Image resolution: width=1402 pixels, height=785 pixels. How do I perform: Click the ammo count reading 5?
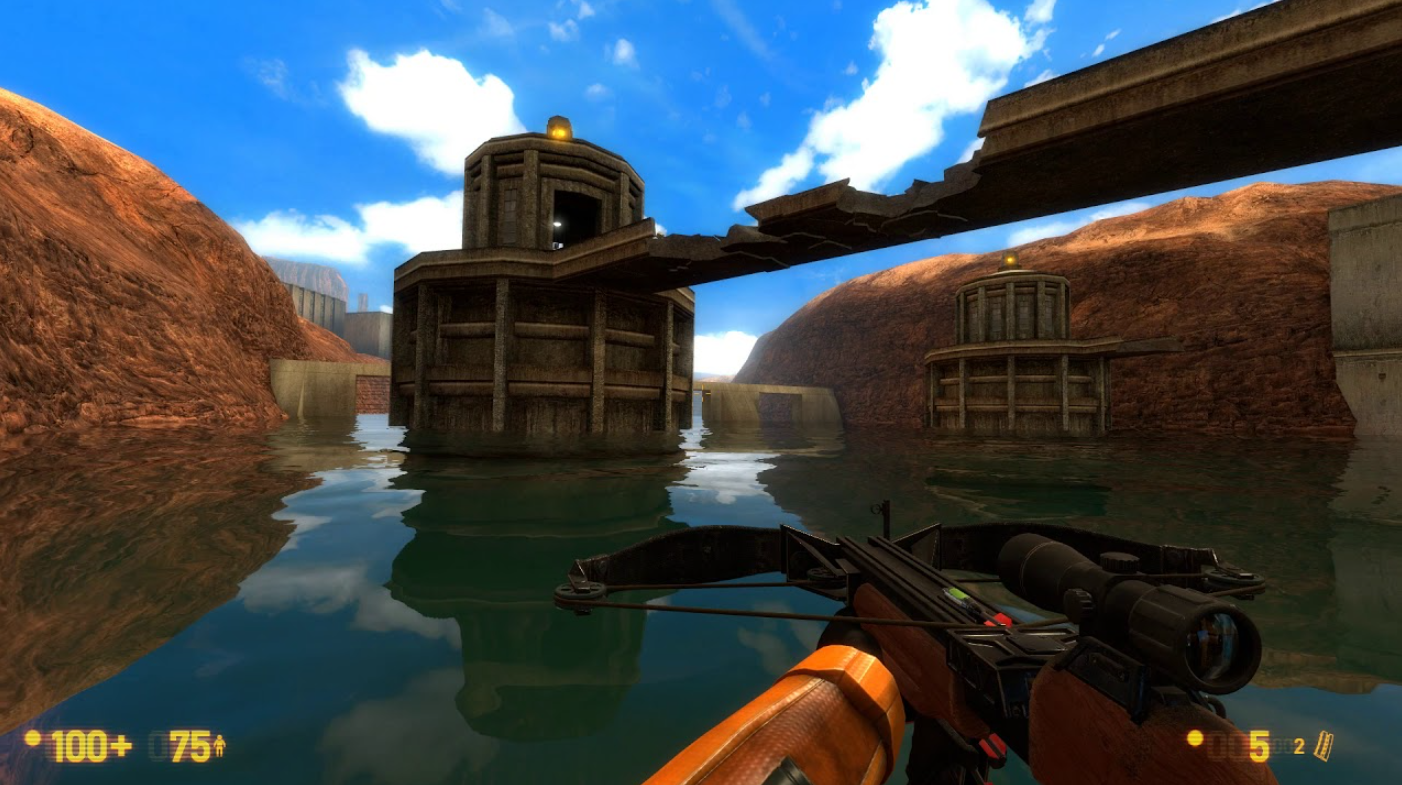click(x=1257, y=748)
